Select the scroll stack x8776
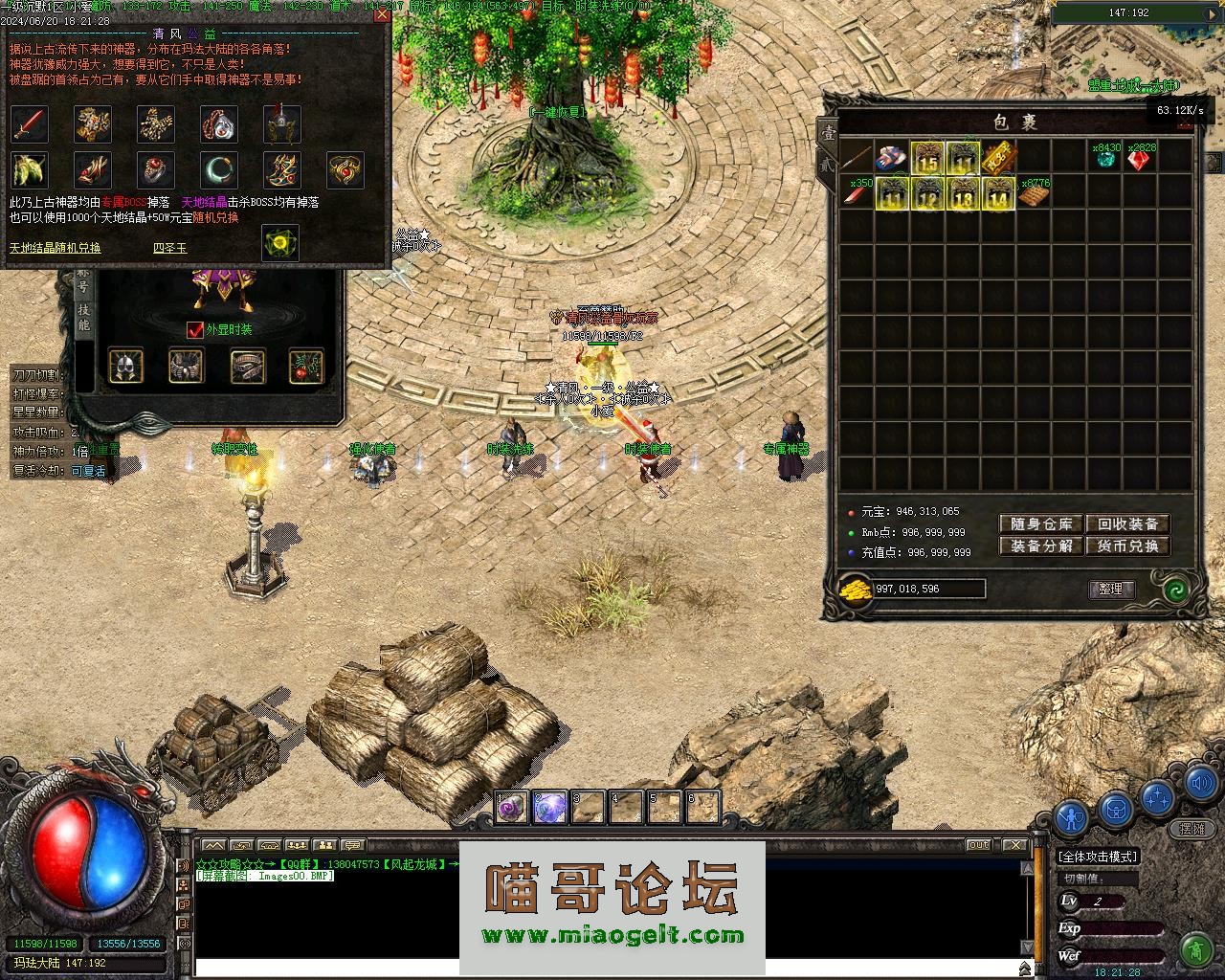The height and width of the screenshot is (980, 1225). pos(1034,194)
